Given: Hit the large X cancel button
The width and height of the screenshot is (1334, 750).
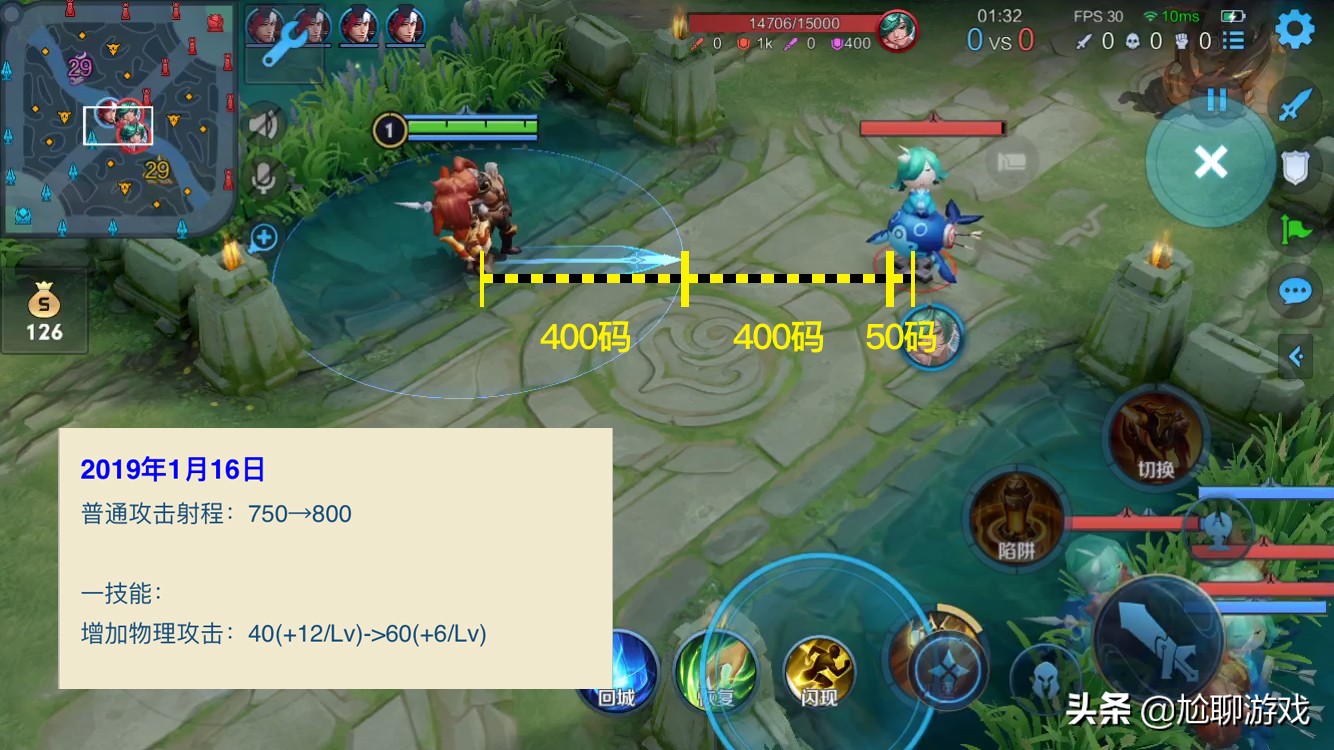Looking at the screenshot, I should click(x=1210, y=161).
